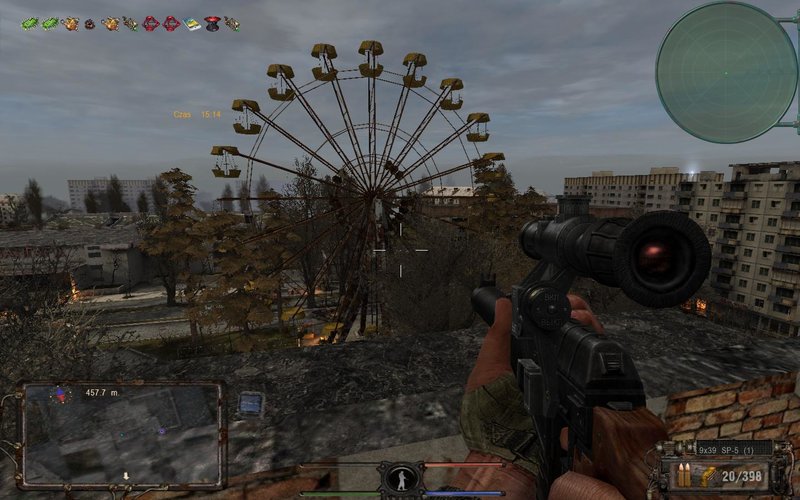Click the standing stalker stance icon
This screenshot has height=500, width=800.
(x=400, y=478)
